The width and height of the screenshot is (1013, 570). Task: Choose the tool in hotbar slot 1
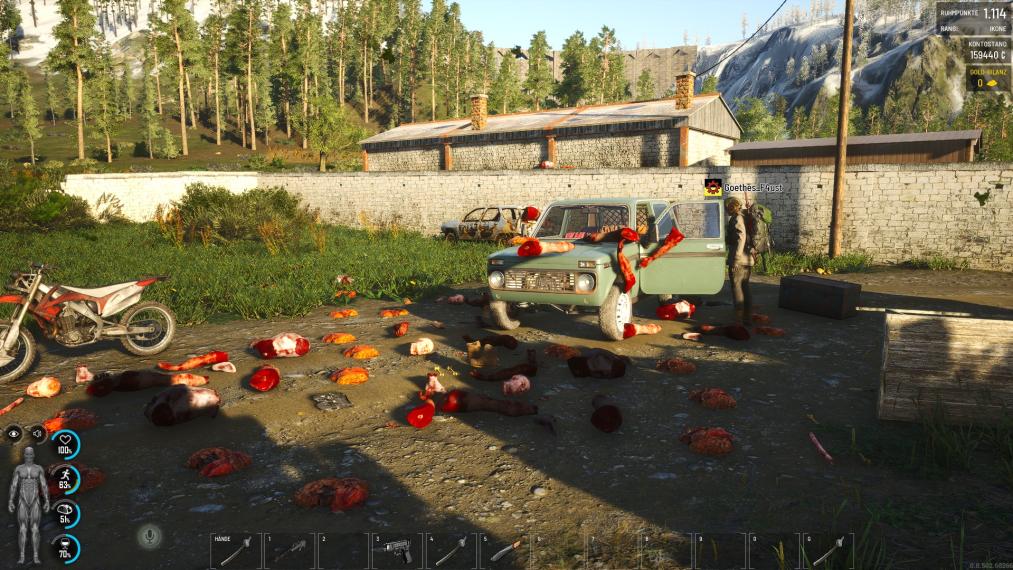[x=289, y=551]
